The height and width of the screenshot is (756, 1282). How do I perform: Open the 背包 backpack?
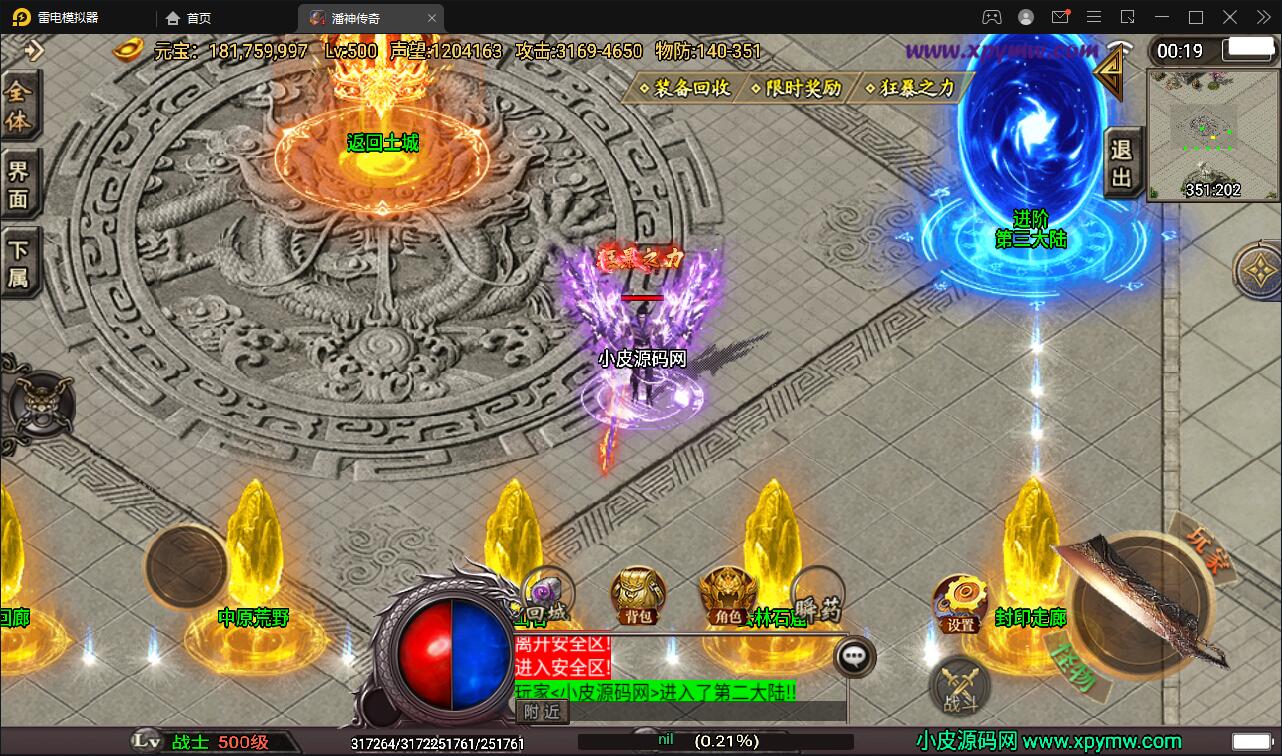639,596
